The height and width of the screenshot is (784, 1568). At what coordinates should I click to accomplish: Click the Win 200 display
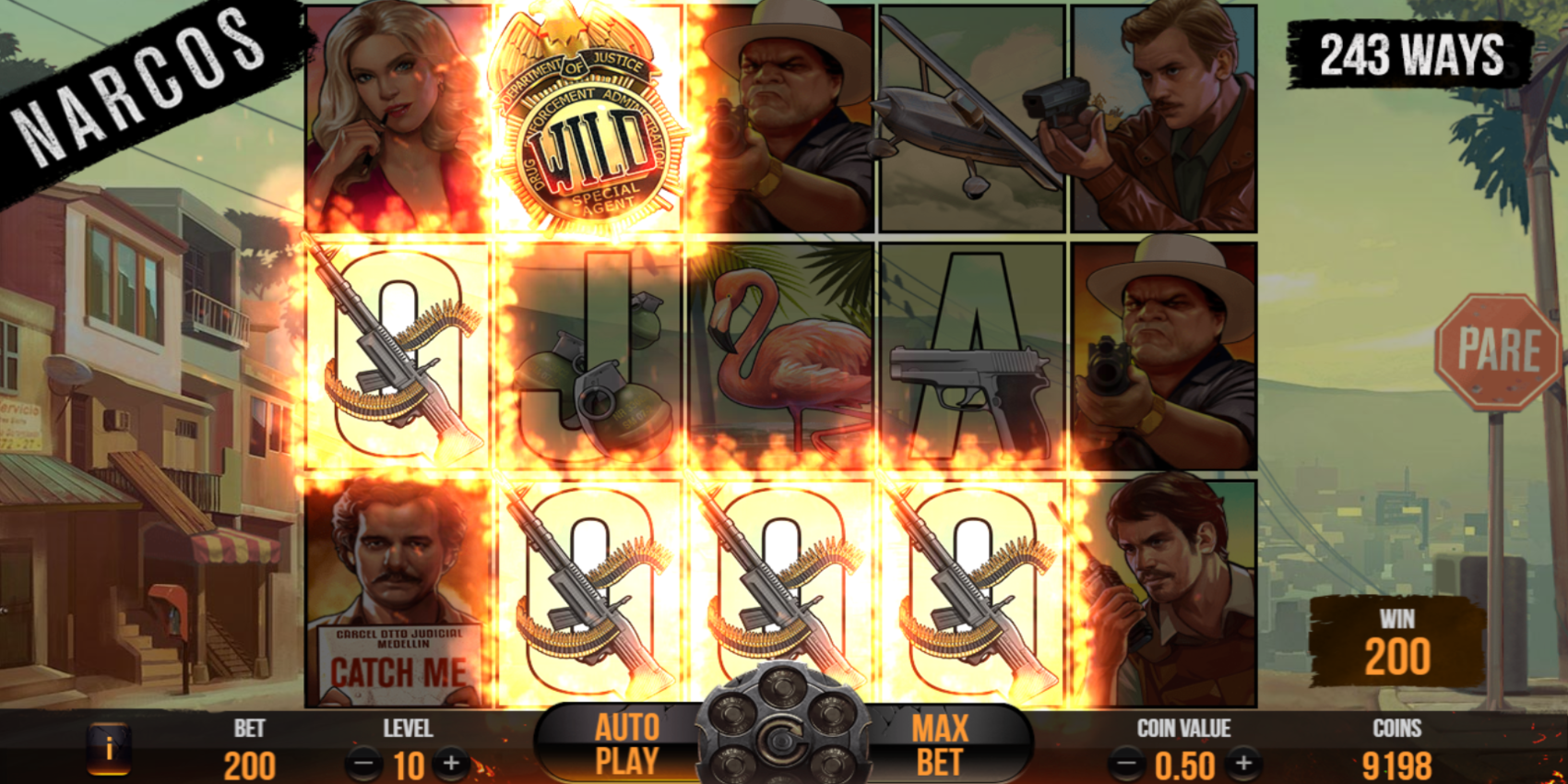tap(1396, 638)
